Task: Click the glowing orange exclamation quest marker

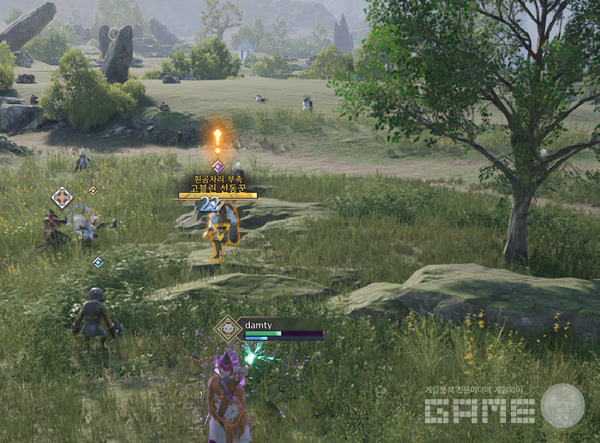Action: point(217,138)
